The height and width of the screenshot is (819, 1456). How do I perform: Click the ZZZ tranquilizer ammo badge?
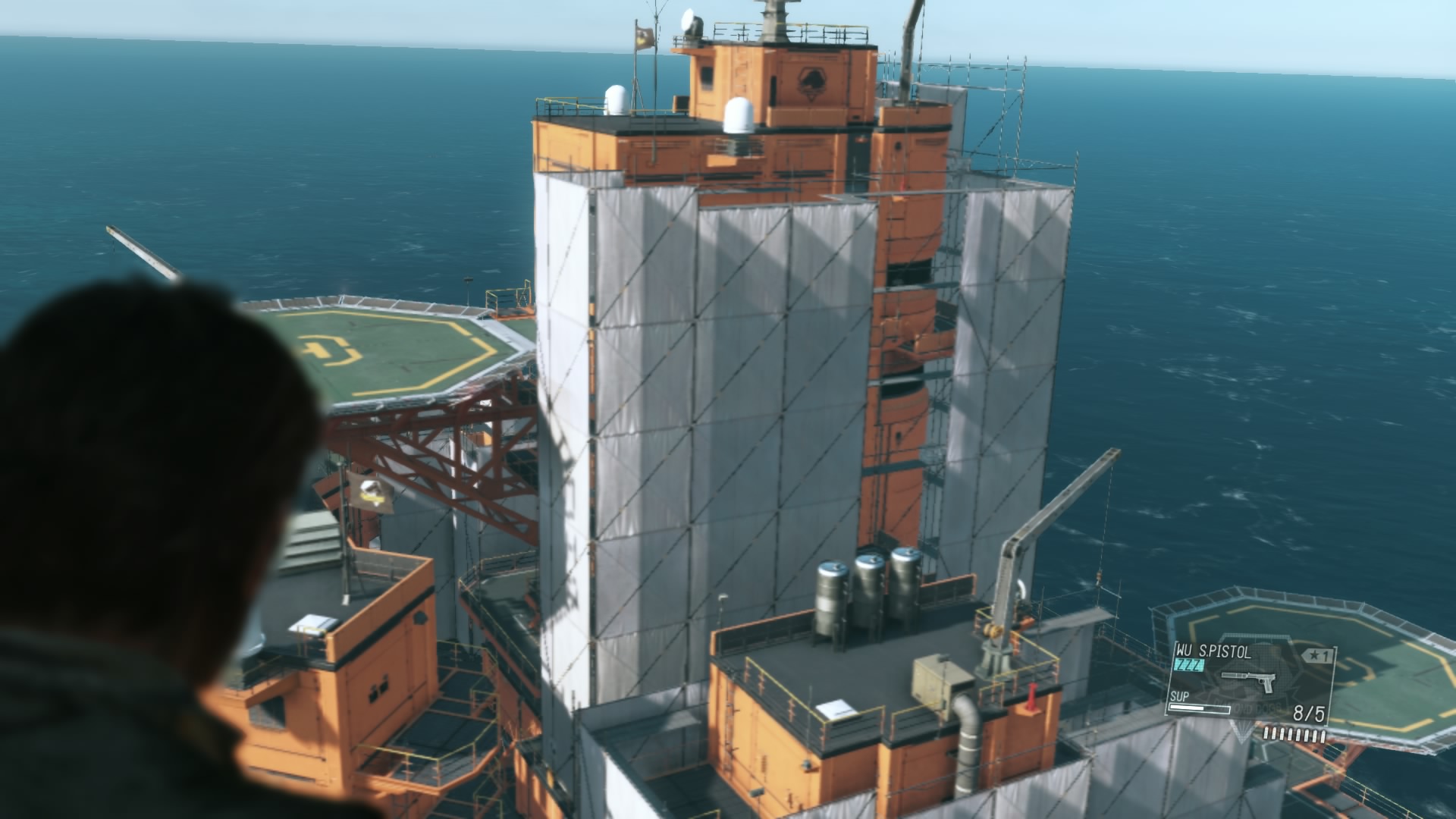1188,665
